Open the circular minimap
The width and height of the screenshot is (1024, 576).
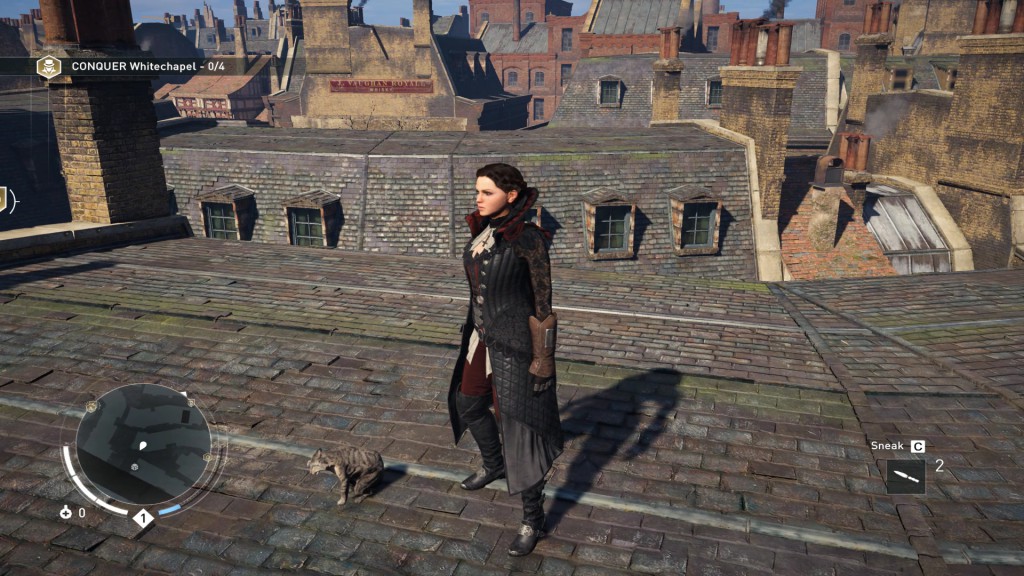(x=143, y=445)
